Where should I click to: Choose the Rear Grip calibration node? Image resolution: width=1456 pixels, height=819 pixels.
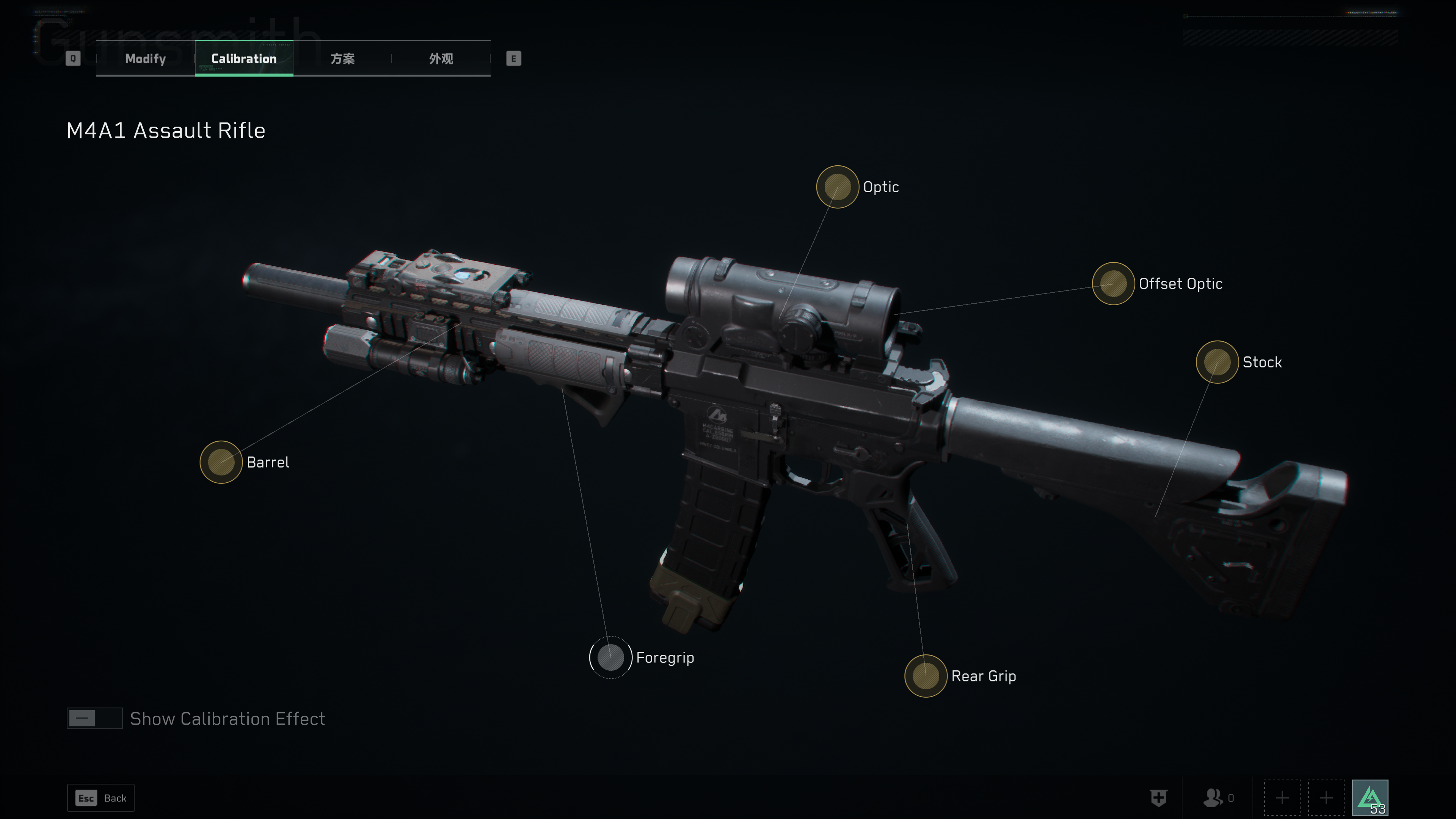pyautogui.click(x=925, y=676)
